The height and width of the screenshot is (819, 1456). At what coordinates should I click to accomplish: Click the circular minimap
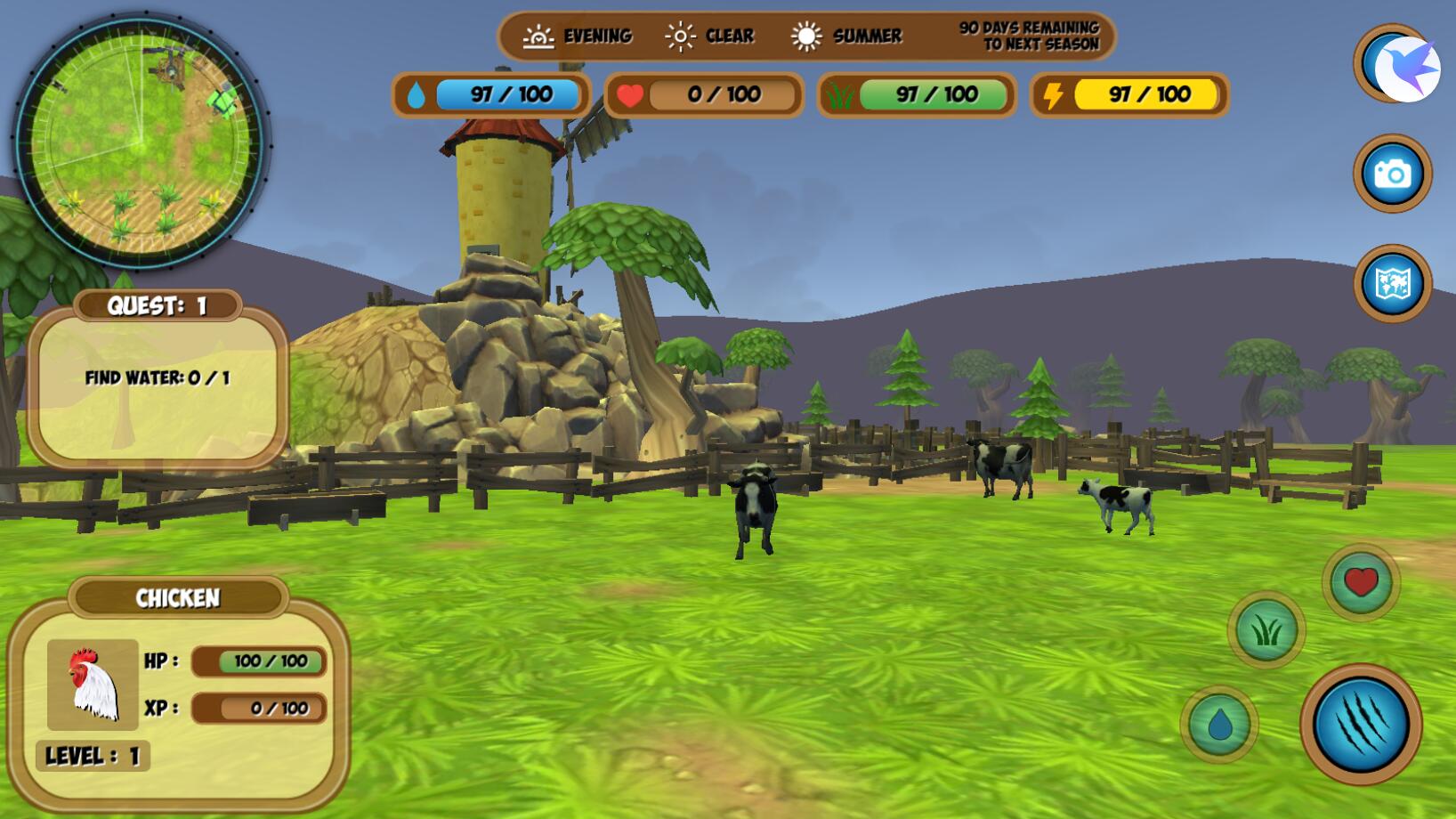(141, 141)
